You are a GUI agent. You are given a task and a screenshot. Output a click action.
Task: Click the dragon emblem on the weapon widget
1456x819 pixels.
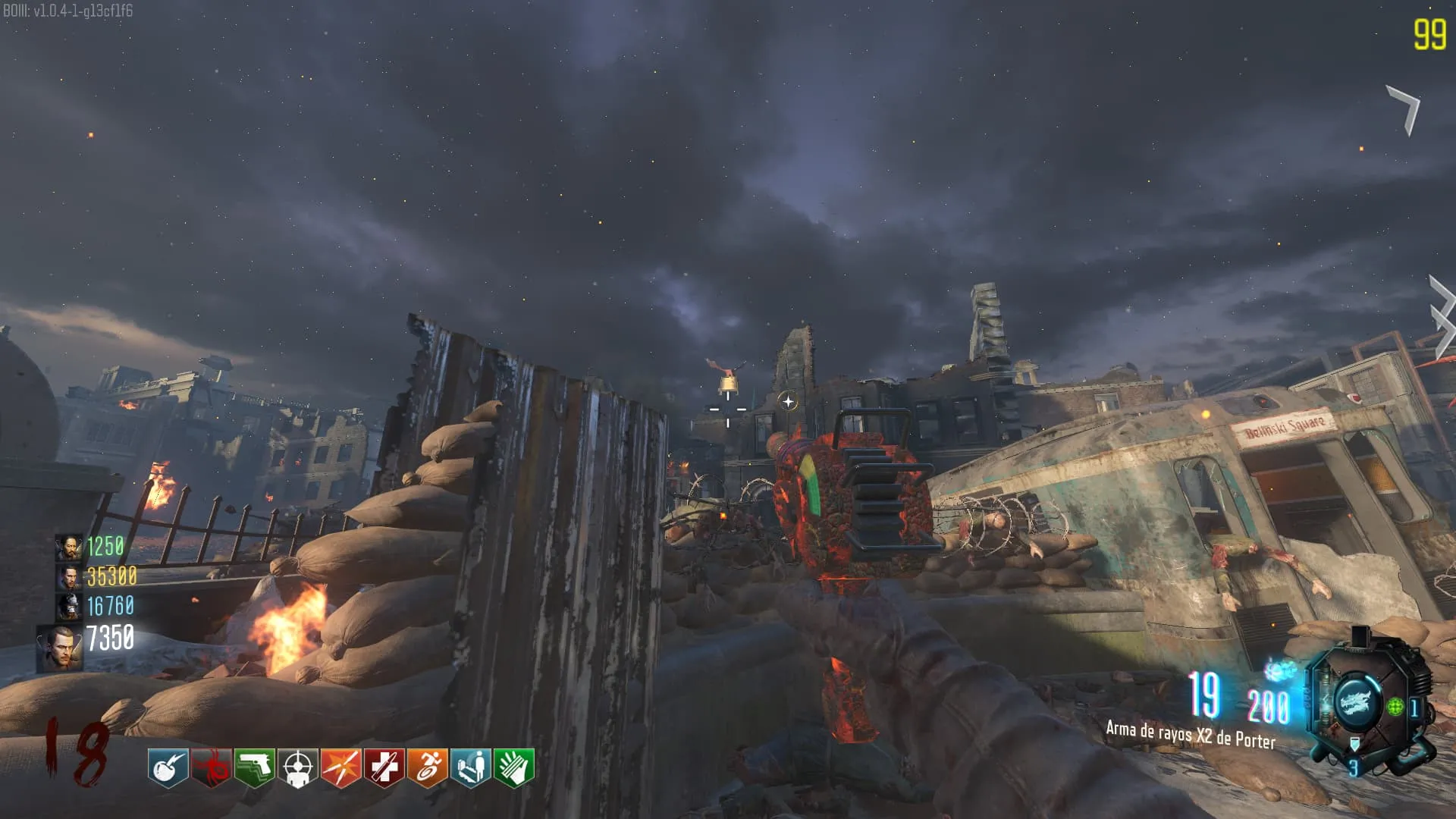click(1355, 701)
